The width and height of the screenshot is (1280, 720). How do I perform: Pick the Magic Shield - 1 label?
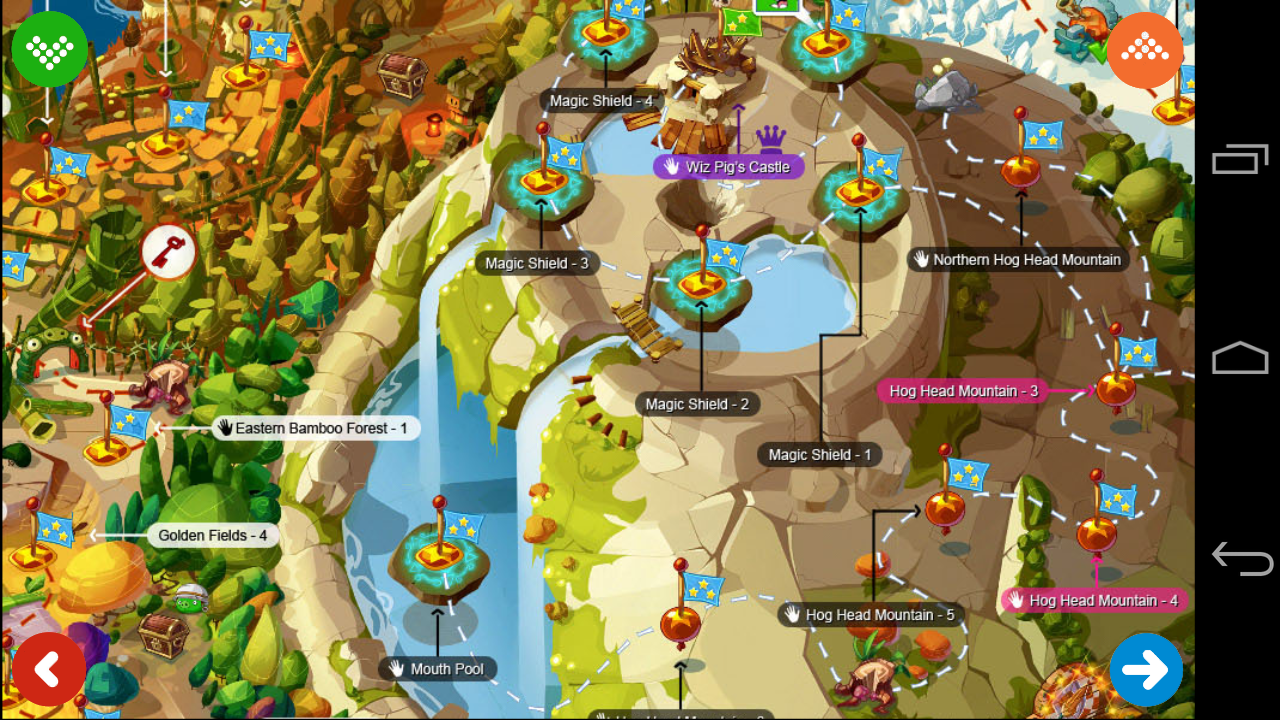point(820,455)
